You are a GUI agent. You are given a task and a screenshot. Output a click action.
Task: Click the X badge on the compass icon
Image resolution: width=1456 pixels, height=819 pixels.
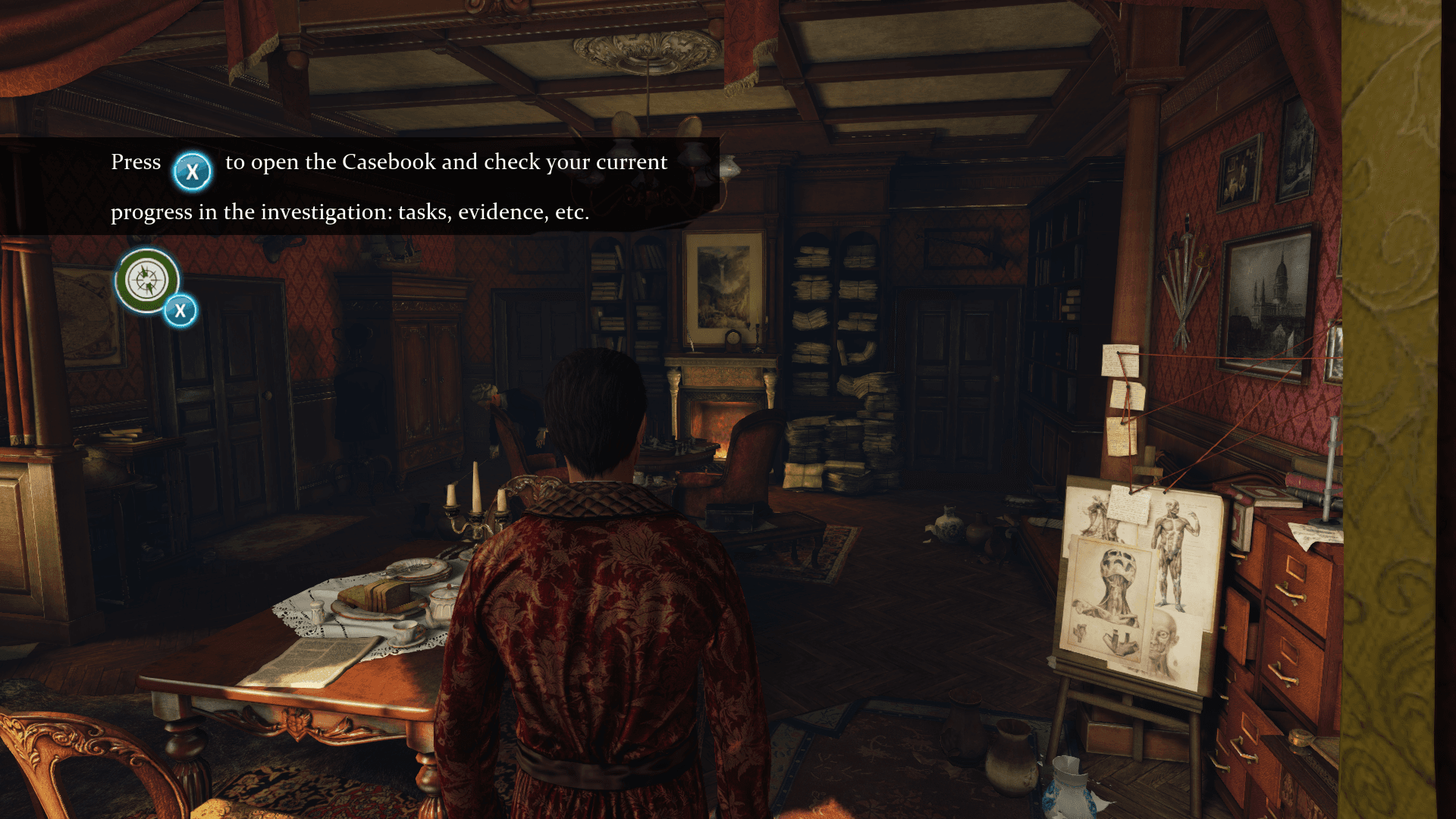[x=179, y=309]
